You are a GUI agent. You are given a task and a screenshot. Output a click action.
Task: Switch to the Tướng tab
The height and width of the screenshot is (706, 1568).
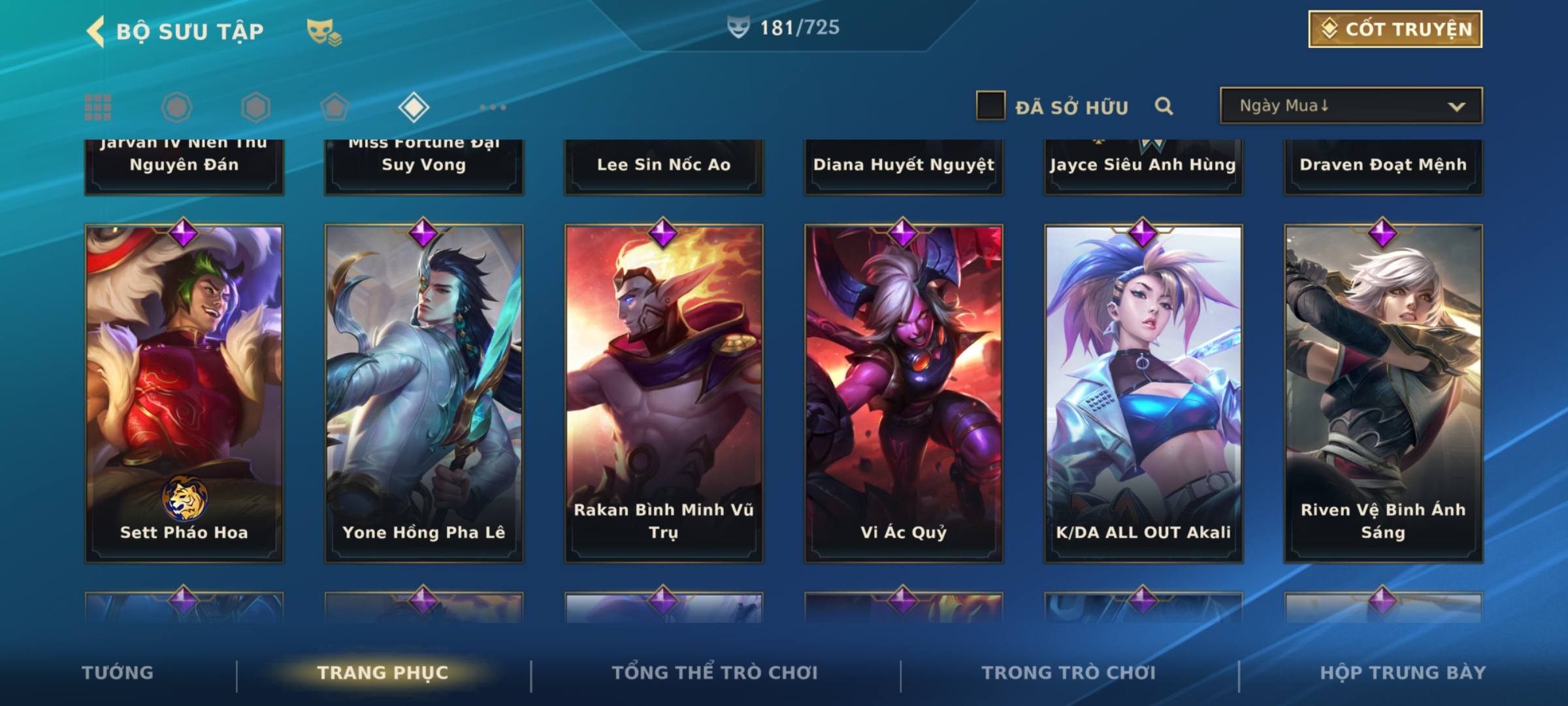tap(118, 673)
